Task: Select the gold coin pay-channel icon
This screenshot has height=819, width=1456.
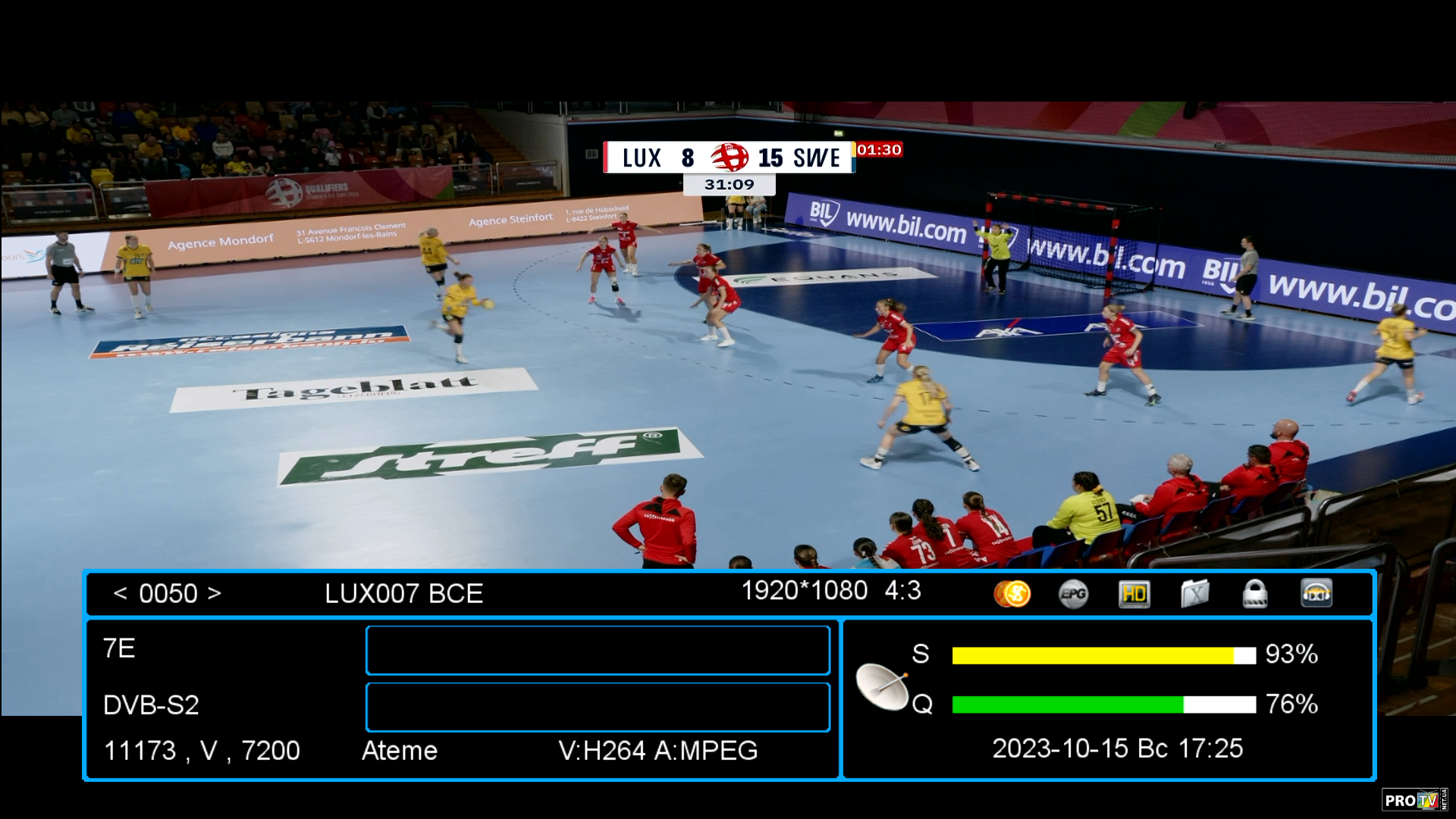Action: 1012,594
